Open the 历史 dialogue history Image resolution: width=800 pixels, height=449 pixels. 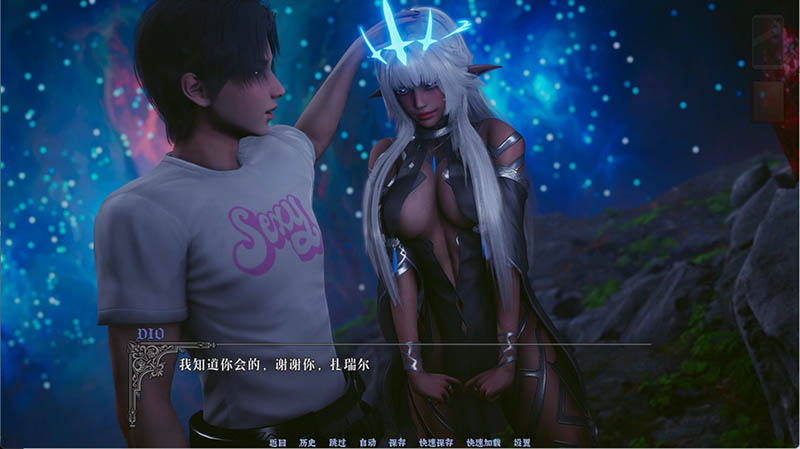coord(307,441)
